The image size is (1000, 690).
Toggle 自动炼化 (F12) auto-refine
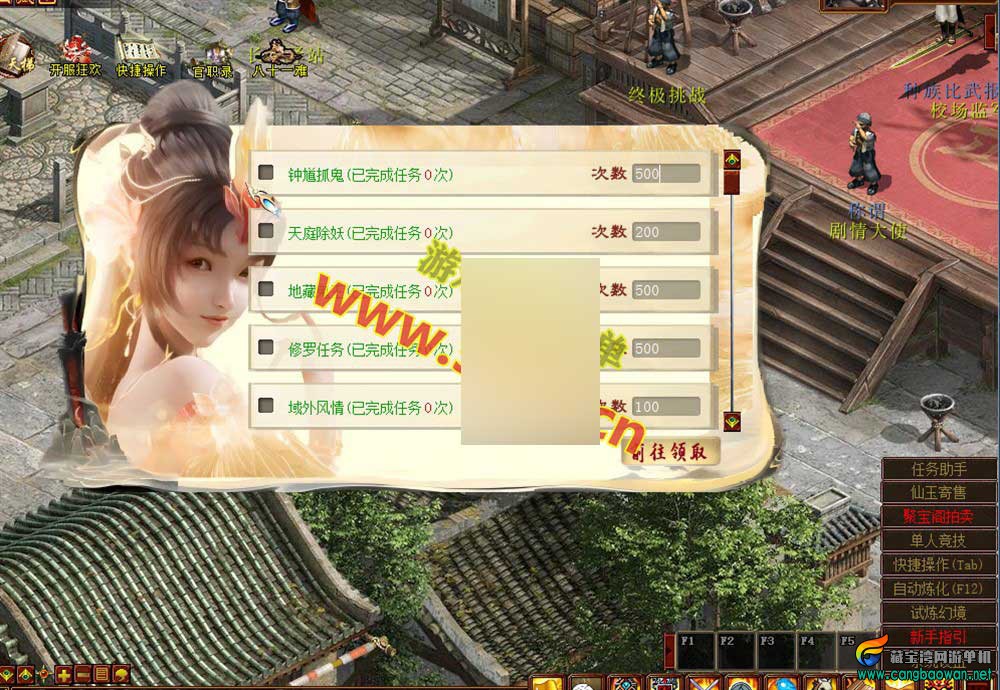[939, 589]
